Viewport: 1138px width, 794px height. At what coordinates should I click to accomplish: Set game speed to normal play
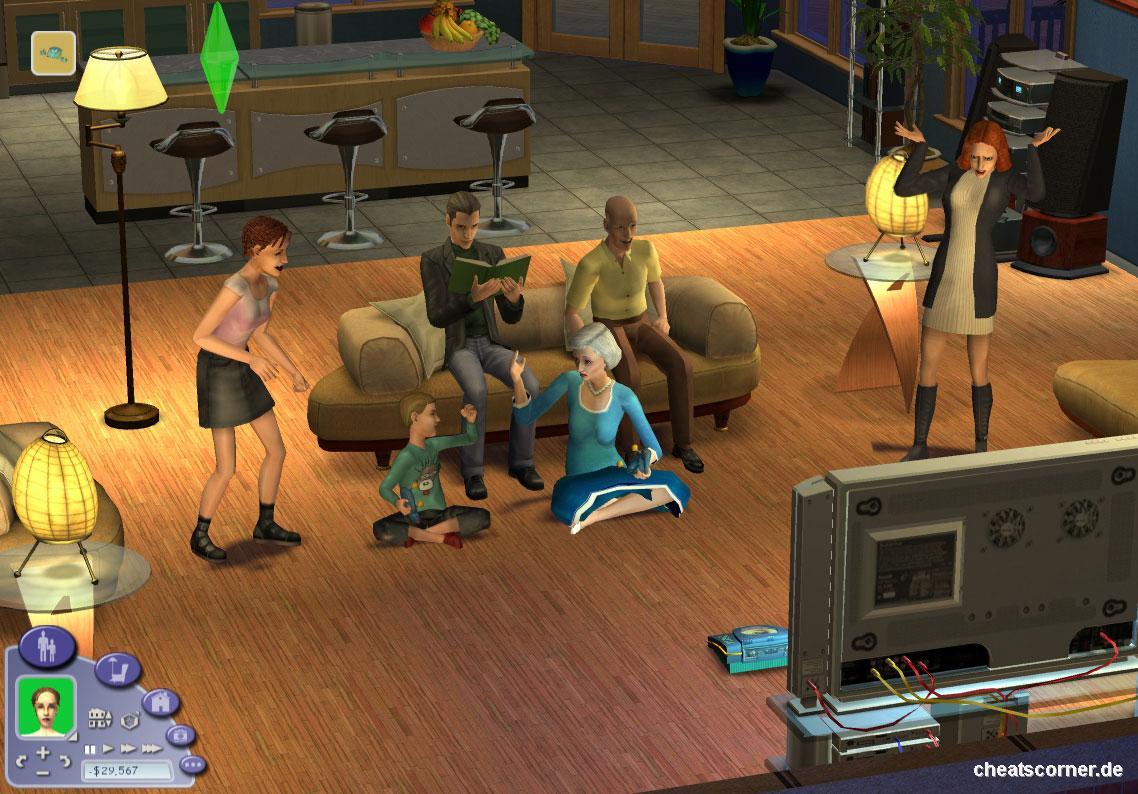point(108,748)
